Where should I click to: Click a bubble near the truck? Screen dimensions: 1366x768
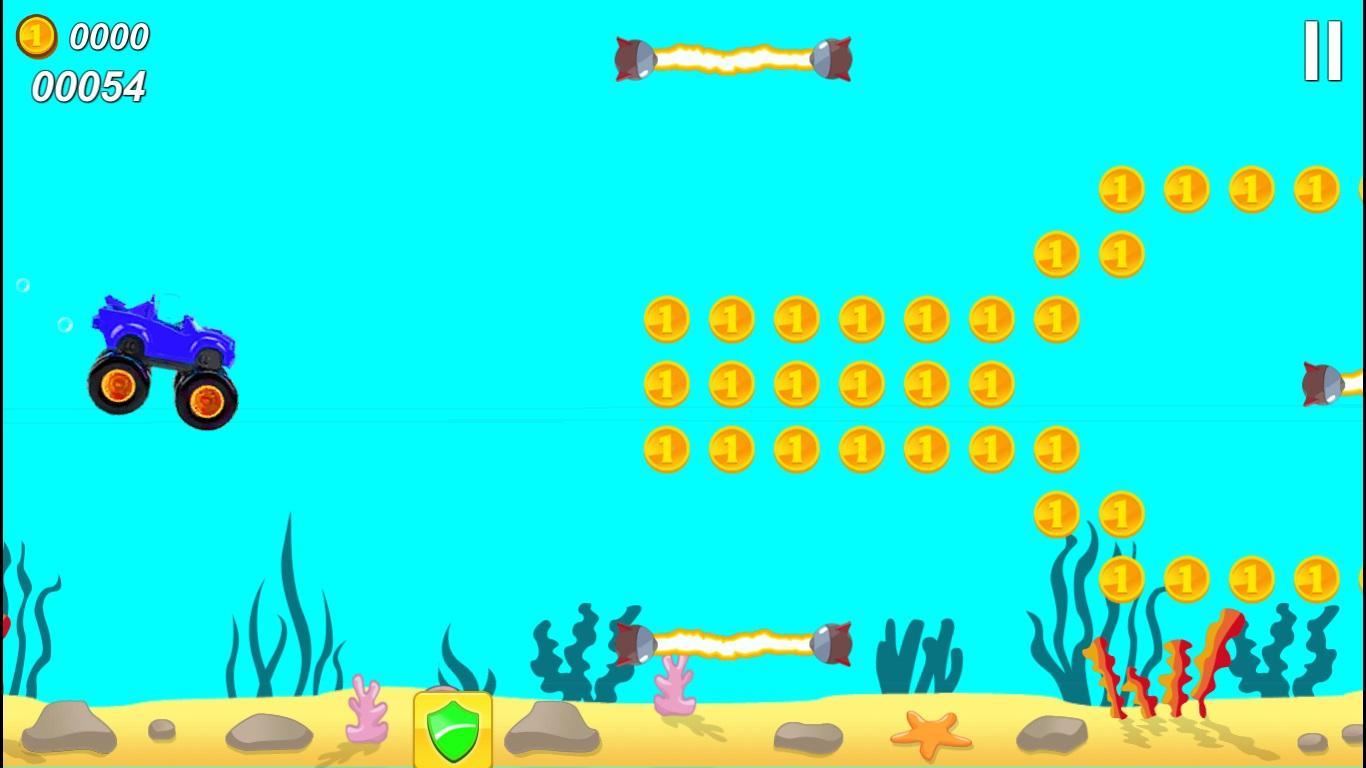pos(65,324)
